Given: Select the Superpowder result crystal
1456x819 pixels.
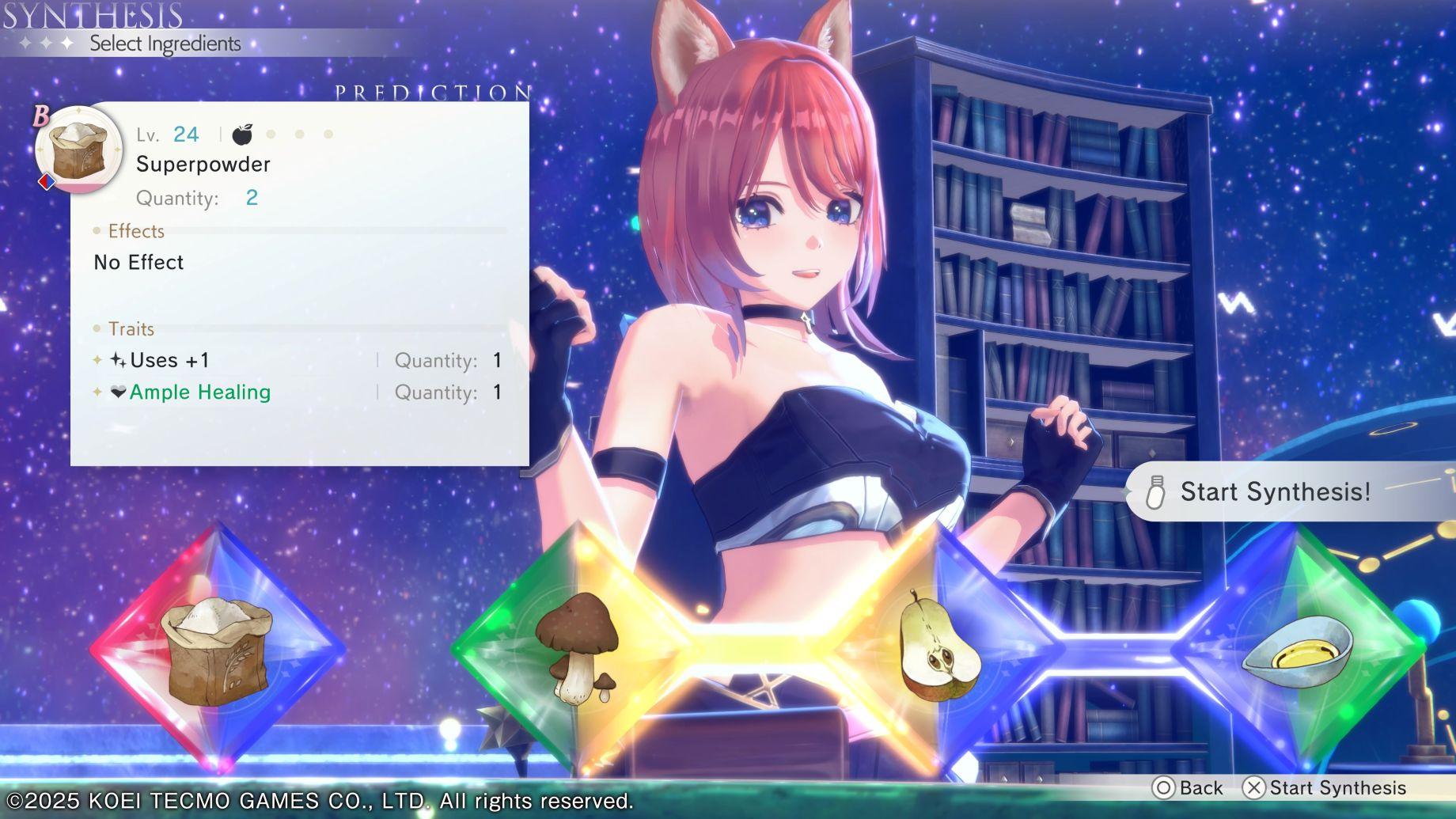Looking at the screenshot, I should 217,649.
